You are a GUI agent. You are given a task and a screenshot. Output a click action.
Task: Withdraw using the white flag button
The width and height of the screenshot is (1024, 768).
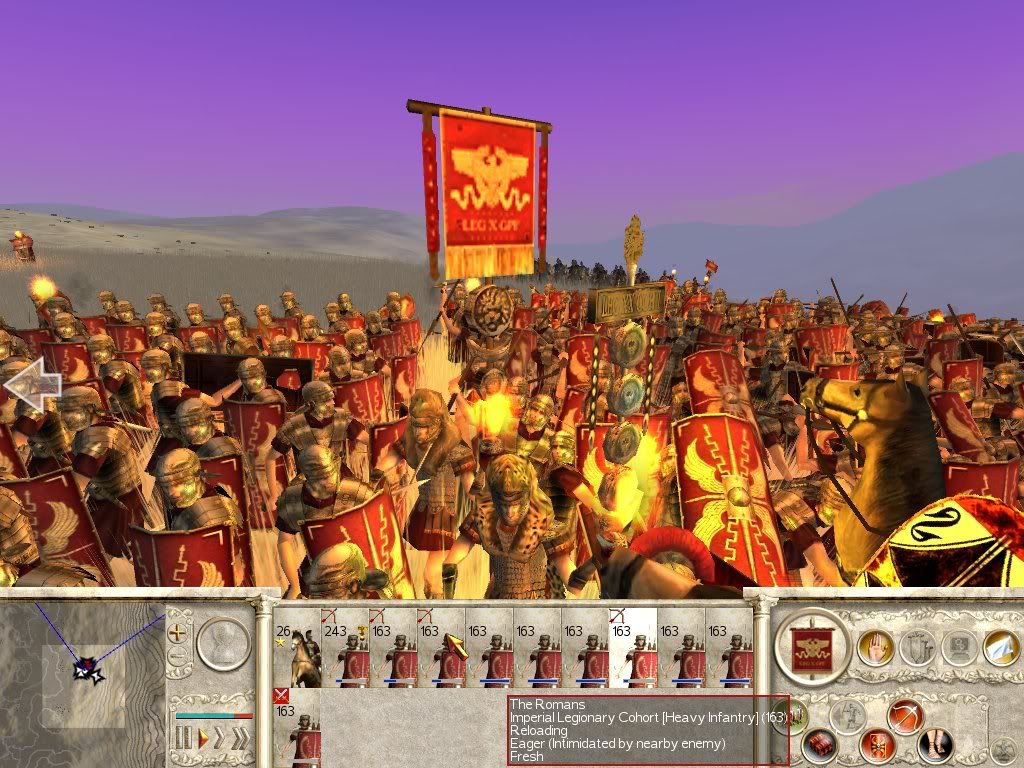1000,647
